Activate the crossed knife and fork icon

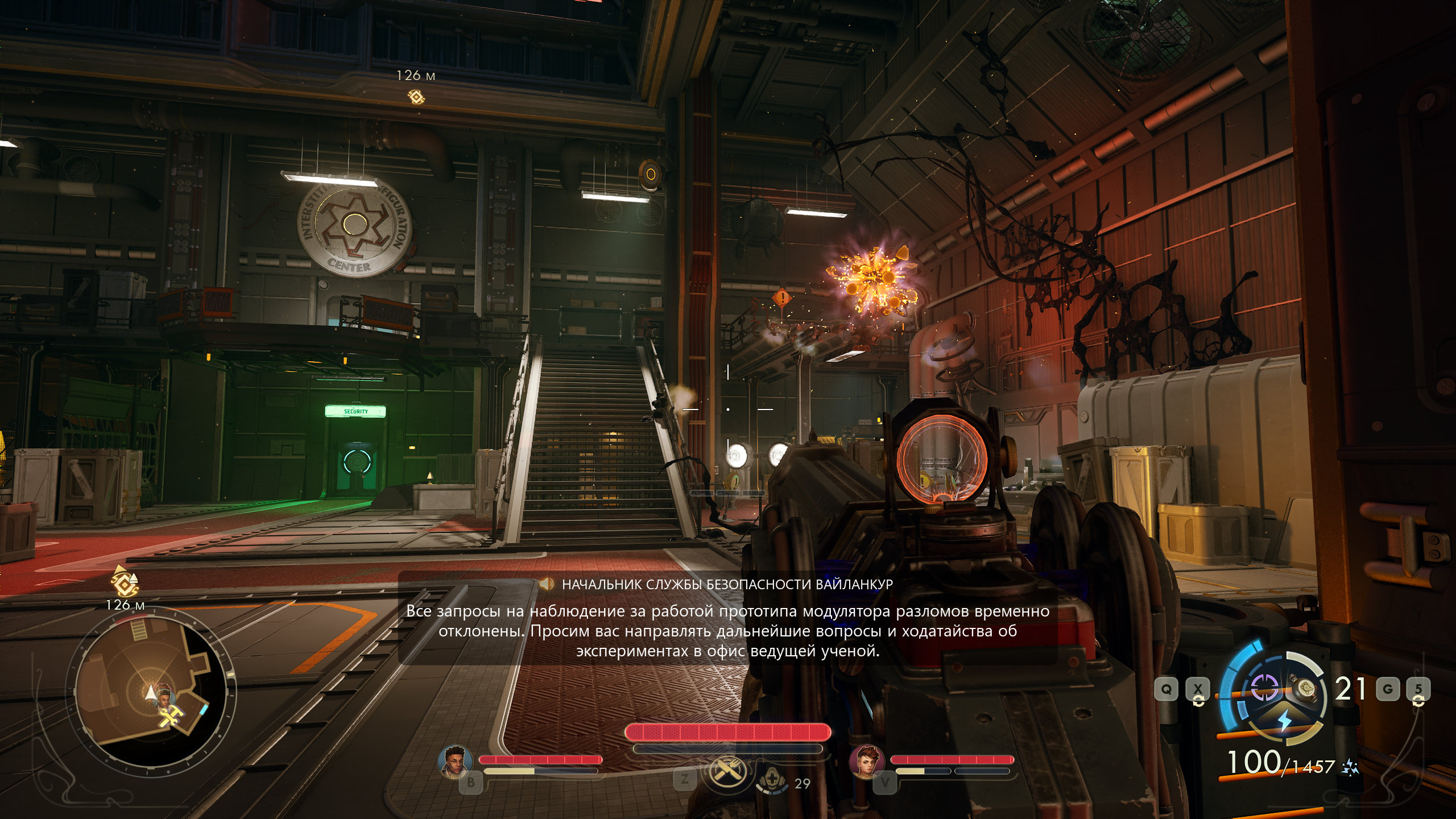click(726, 772)
